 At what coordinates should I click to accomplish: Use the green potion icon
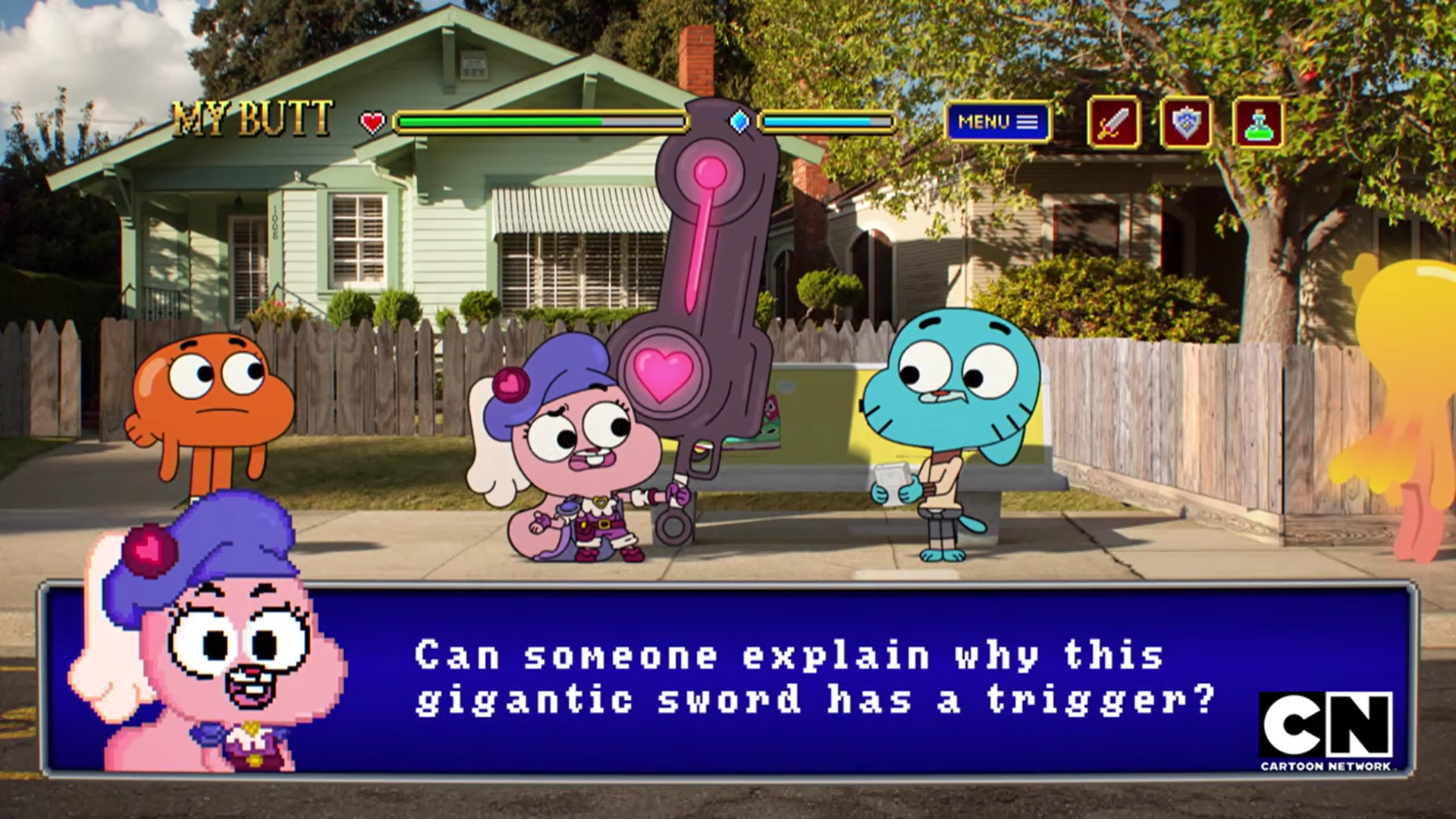pos(1258,122)
